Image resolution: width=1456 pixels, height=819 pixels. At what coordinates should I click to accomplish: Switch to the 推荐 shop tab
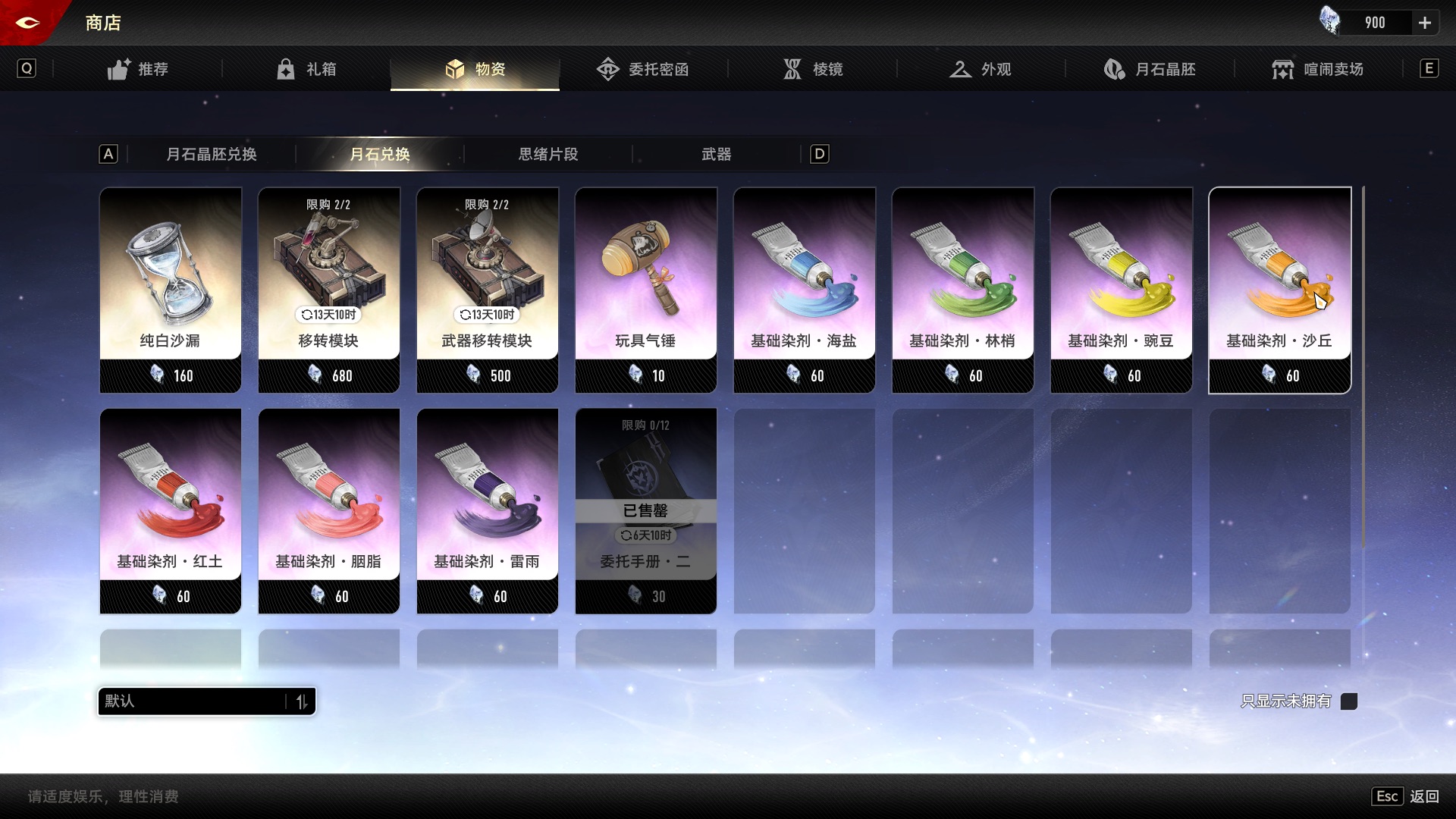tap(137, 69)
